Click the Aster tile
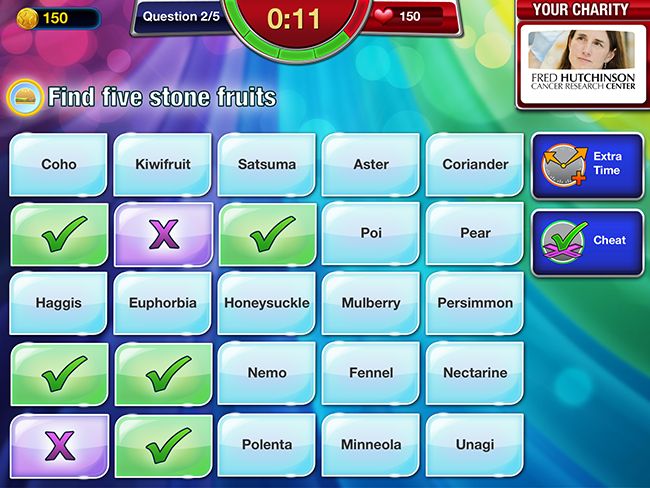Screen dimensions: 650x488 pos(371,164)
